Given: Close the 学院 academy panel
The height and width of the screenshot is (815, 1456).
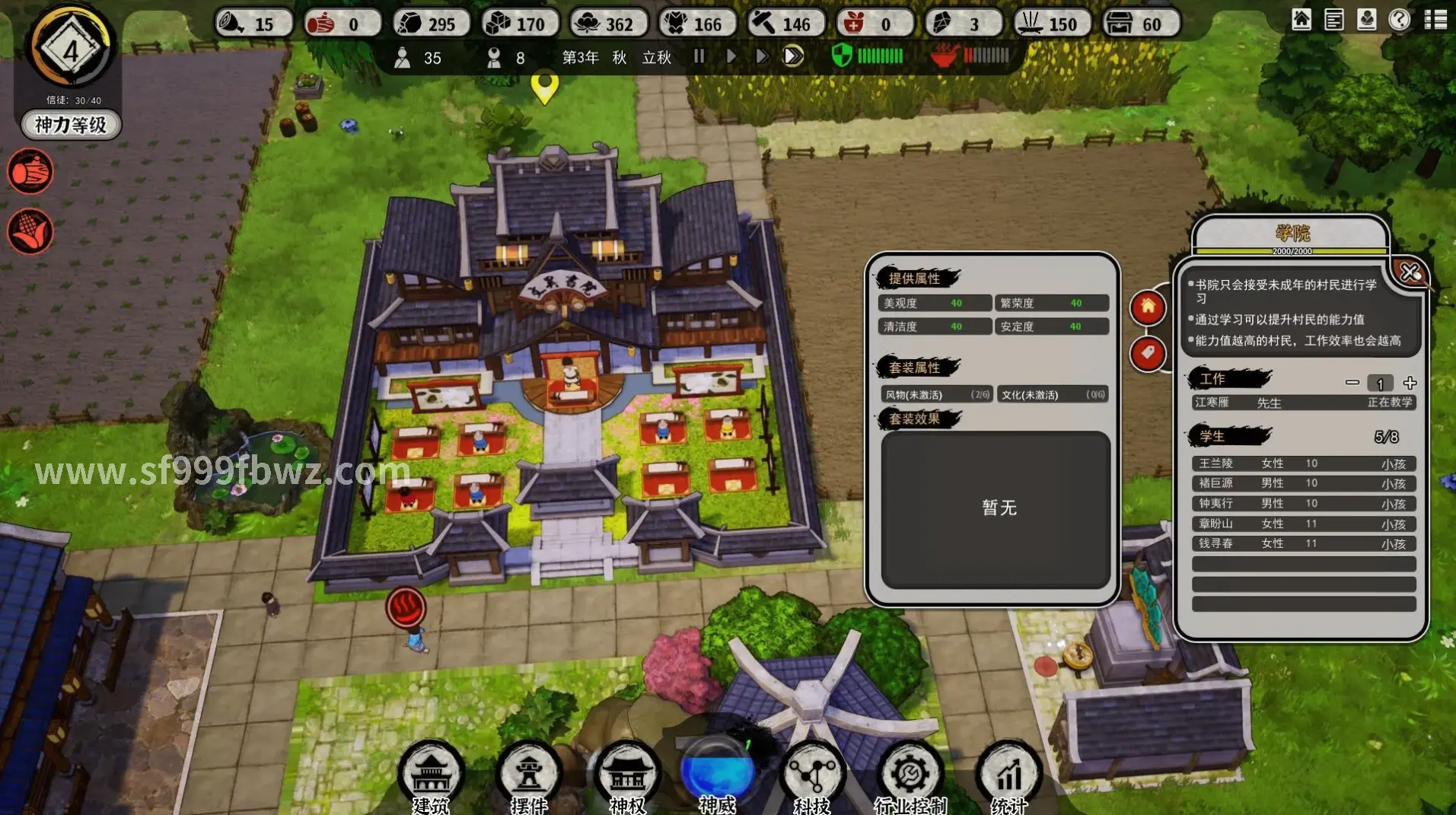Looking at the screenshot, I should tap(1409, 272).
